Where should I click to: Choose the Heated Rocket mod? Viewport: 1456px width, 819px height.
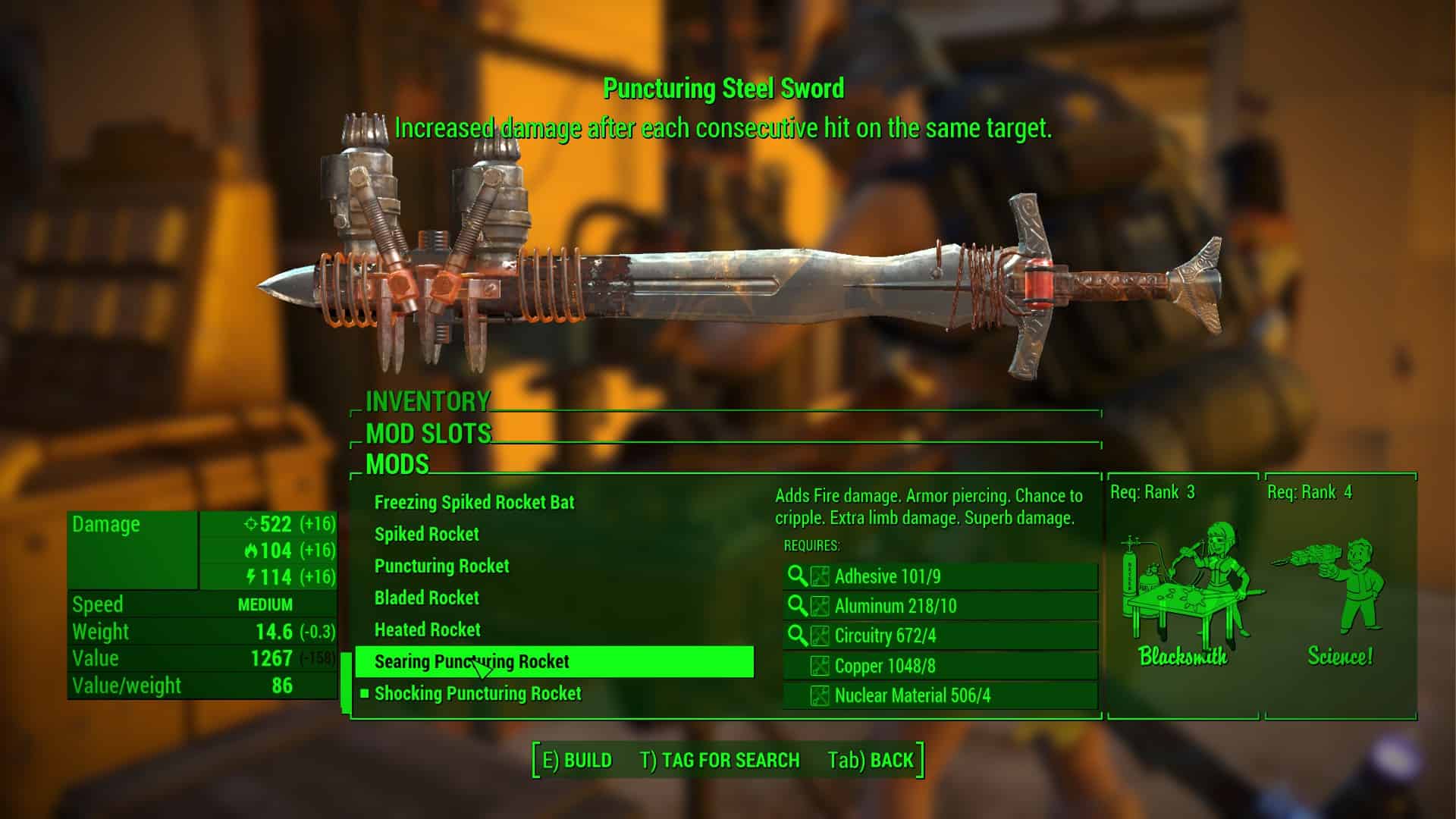(427, 629)
